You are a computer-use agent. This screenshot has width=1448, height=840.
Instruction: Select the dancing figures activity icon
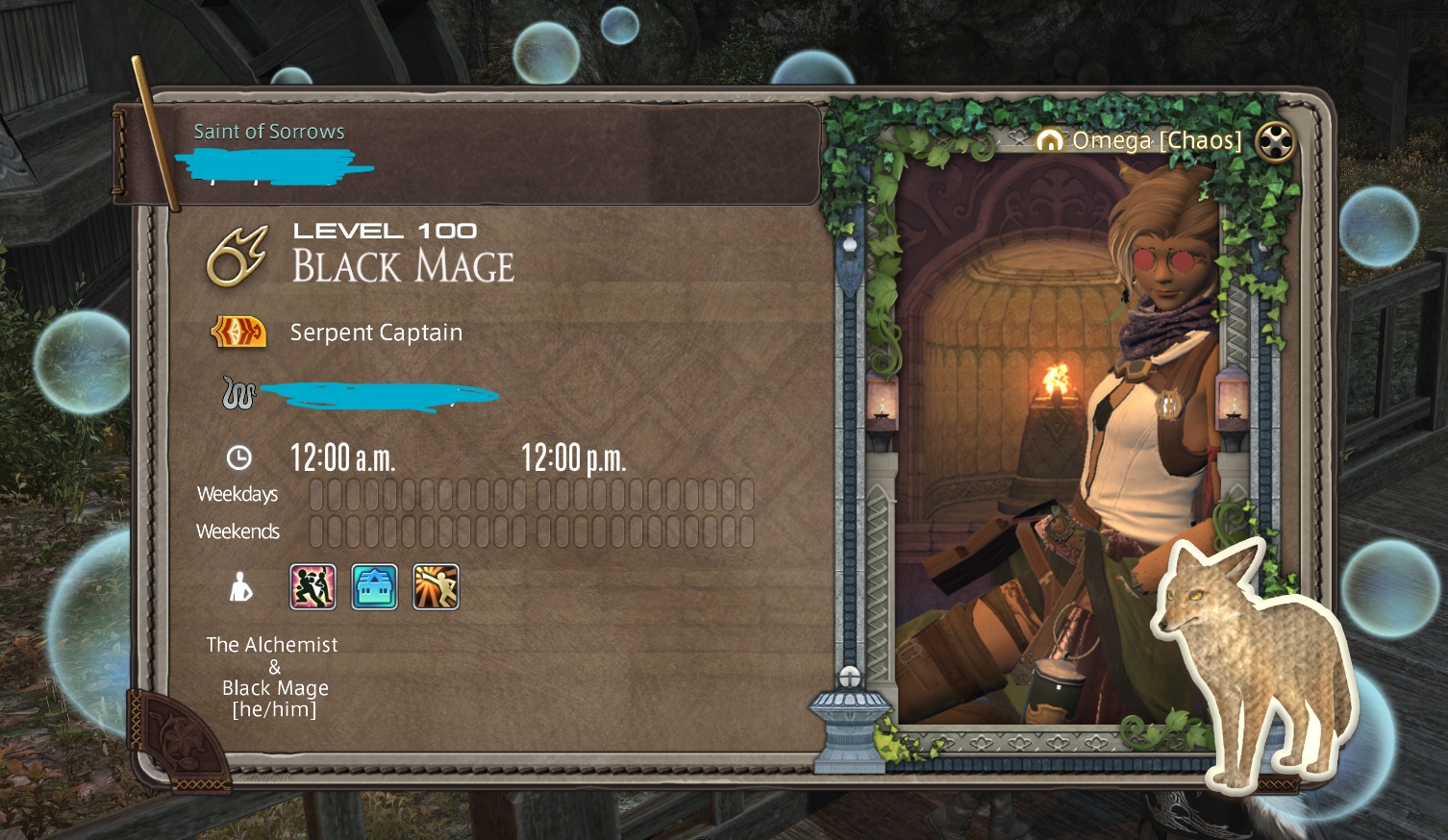(313, 586)
